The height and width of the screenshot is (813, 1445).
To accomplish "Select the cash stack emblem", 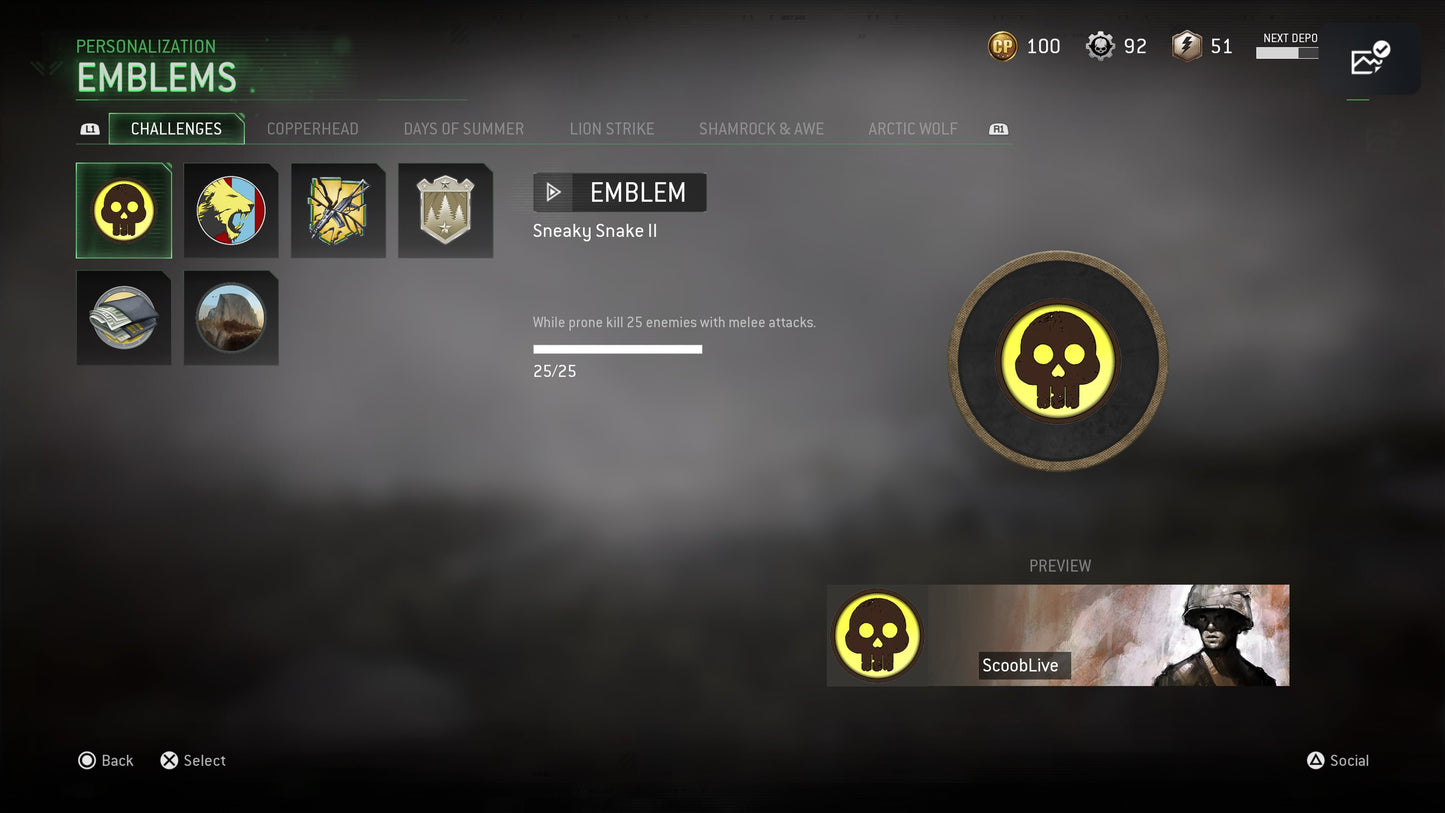I will pyautogui.click(x=123, y=317).
